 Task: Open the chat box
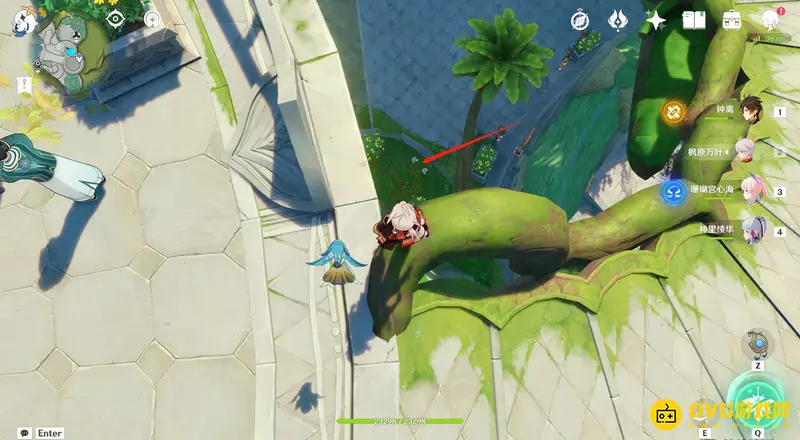[x=24, y=433]
